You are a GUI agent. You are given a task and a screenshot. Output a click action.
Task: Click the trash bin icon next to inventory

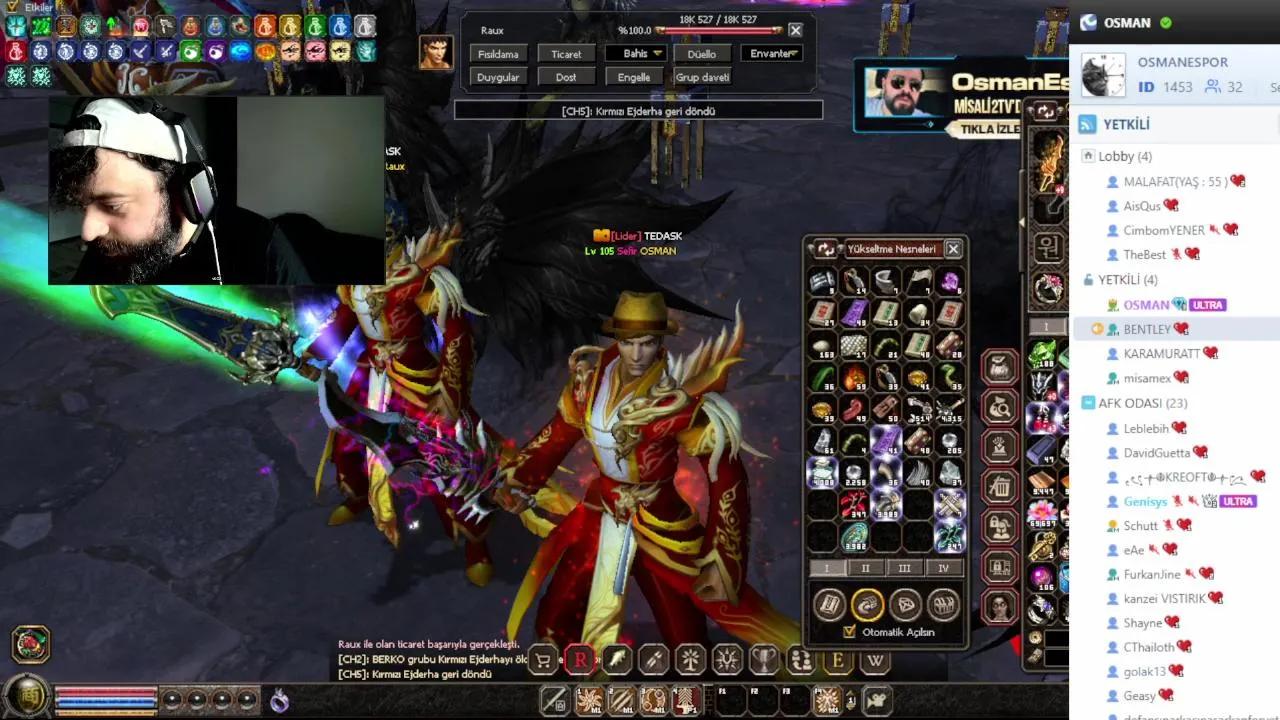1000,488
